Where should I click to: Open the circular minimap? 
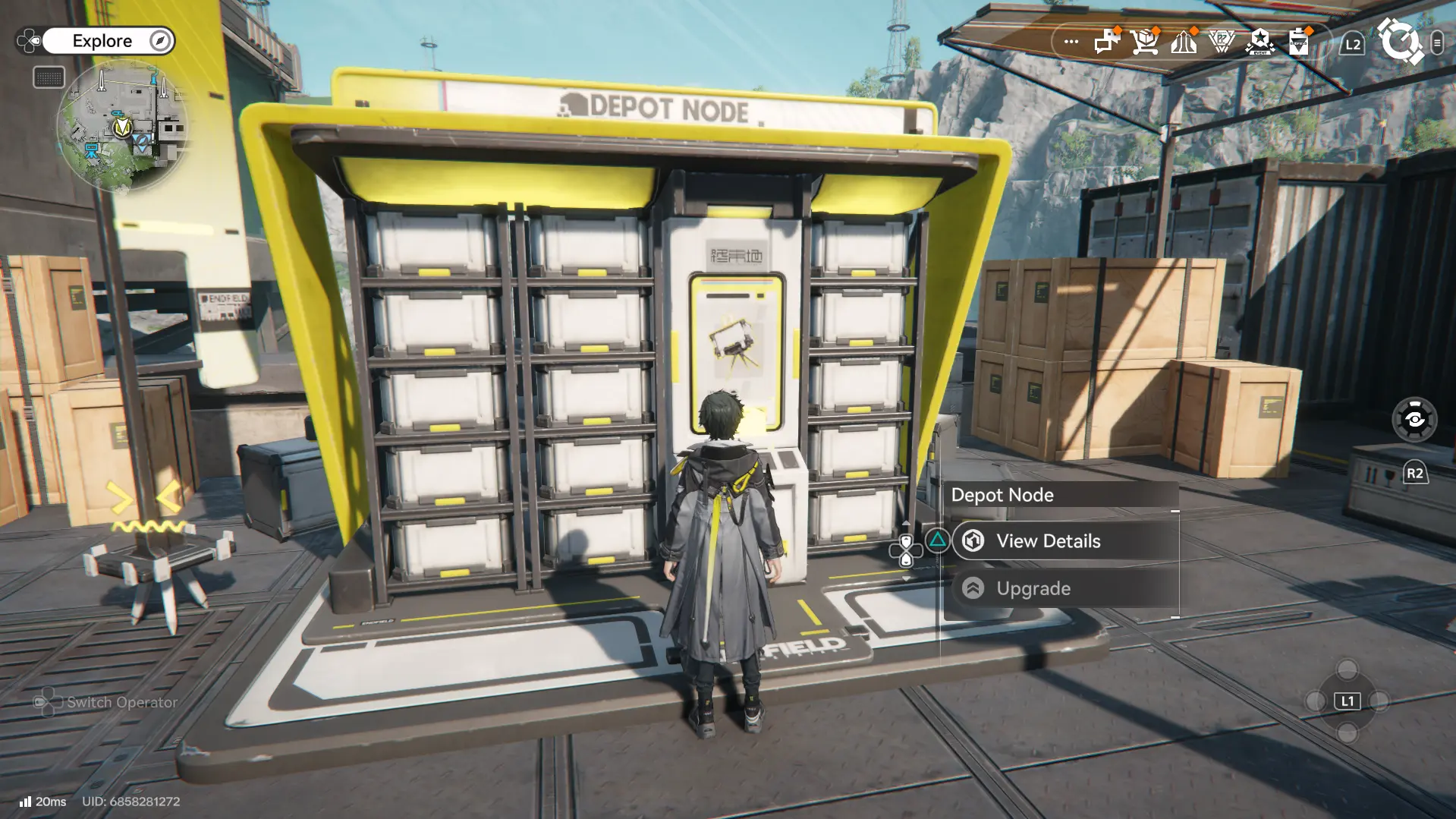(121, 128)
